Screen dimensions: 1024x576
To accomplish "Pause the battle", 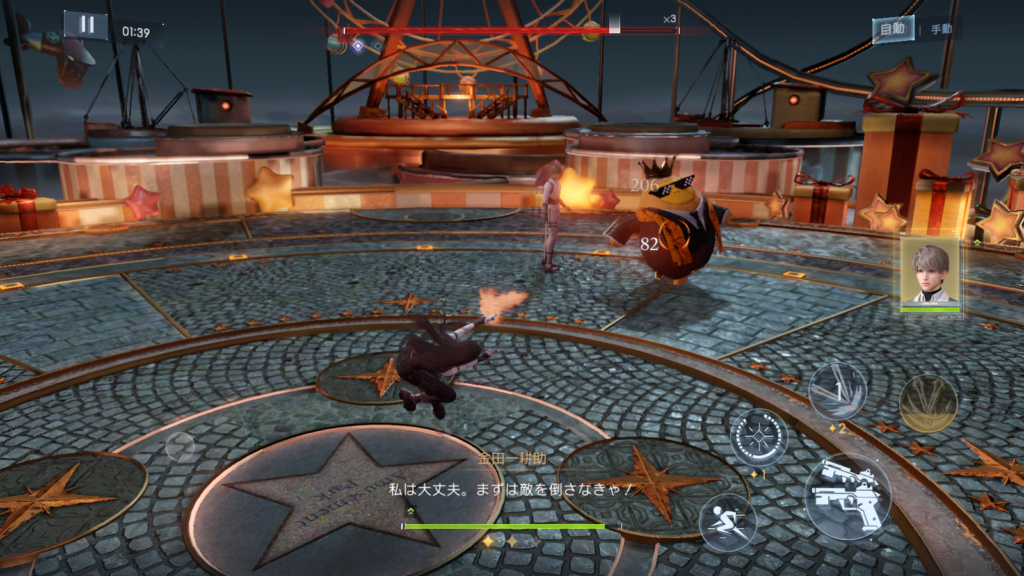I will pos(86,26).
